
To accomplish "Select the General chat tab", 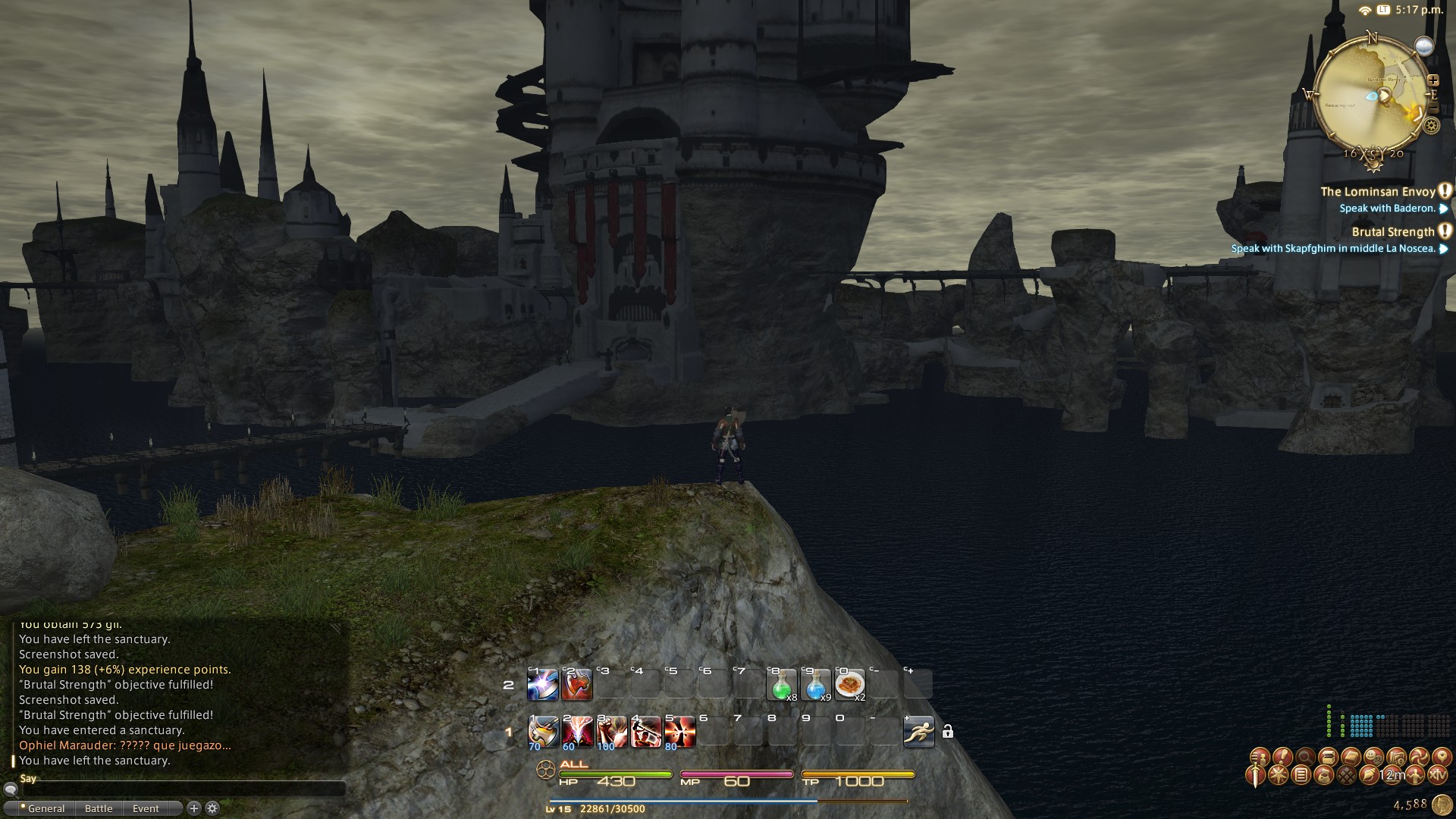I will coord(46,808).
